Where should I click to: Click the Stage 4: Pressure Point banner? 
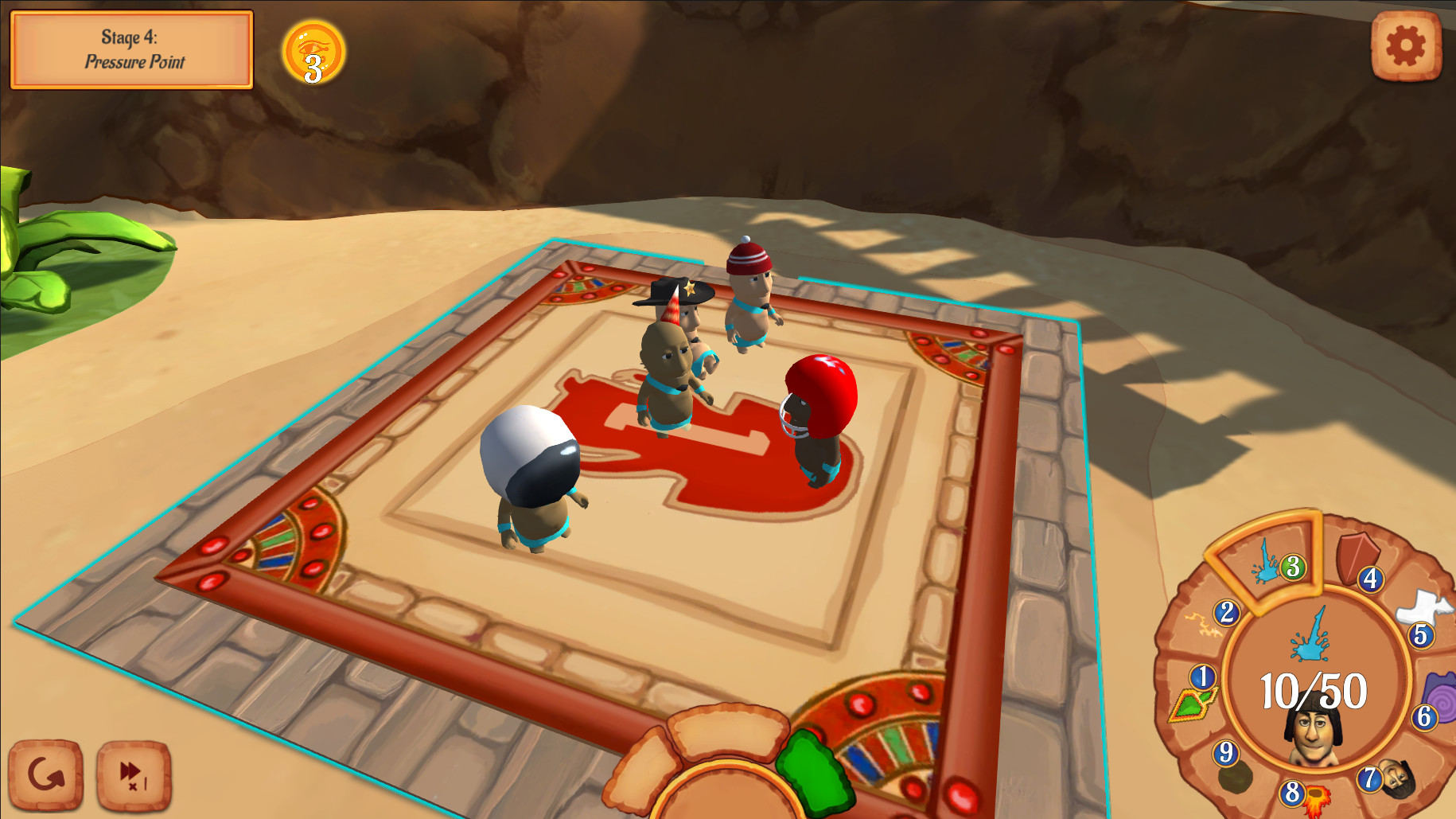131,50
